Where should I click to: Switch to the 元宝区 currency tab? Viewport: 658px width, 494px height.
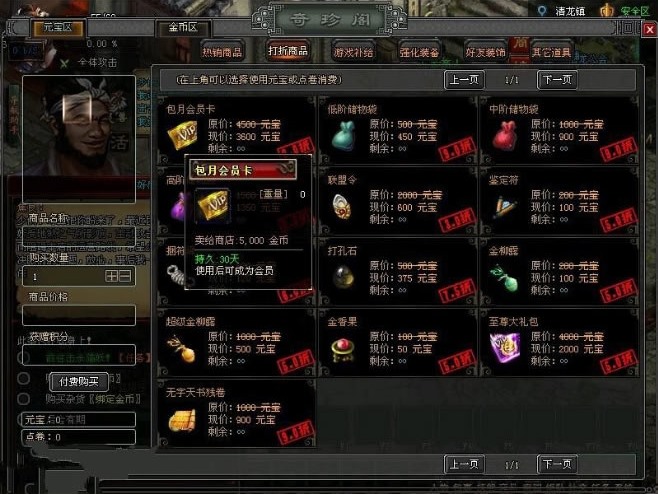[x=58, y=28]
